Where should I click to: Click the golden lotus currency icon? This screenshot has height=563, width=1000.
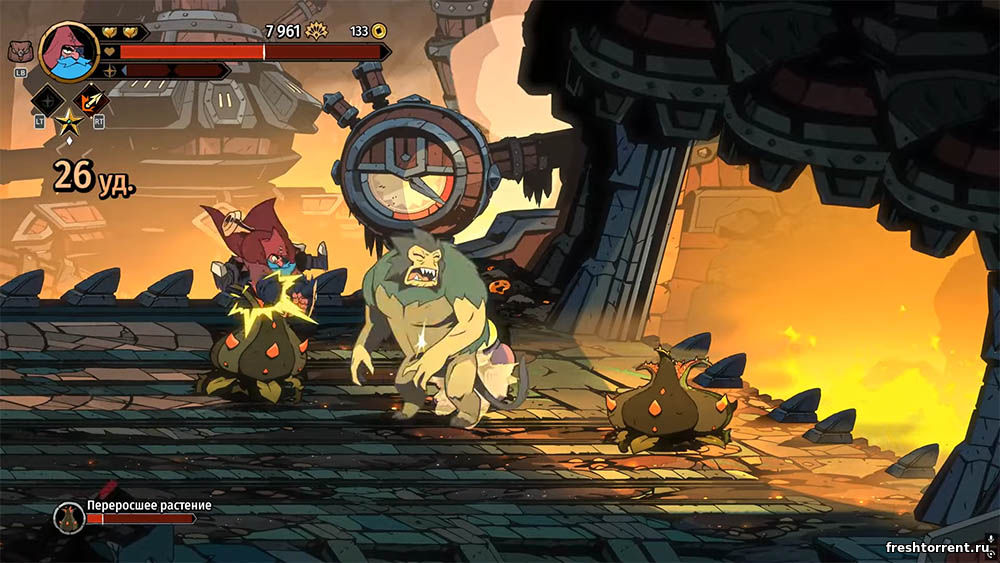coord(316,31)
